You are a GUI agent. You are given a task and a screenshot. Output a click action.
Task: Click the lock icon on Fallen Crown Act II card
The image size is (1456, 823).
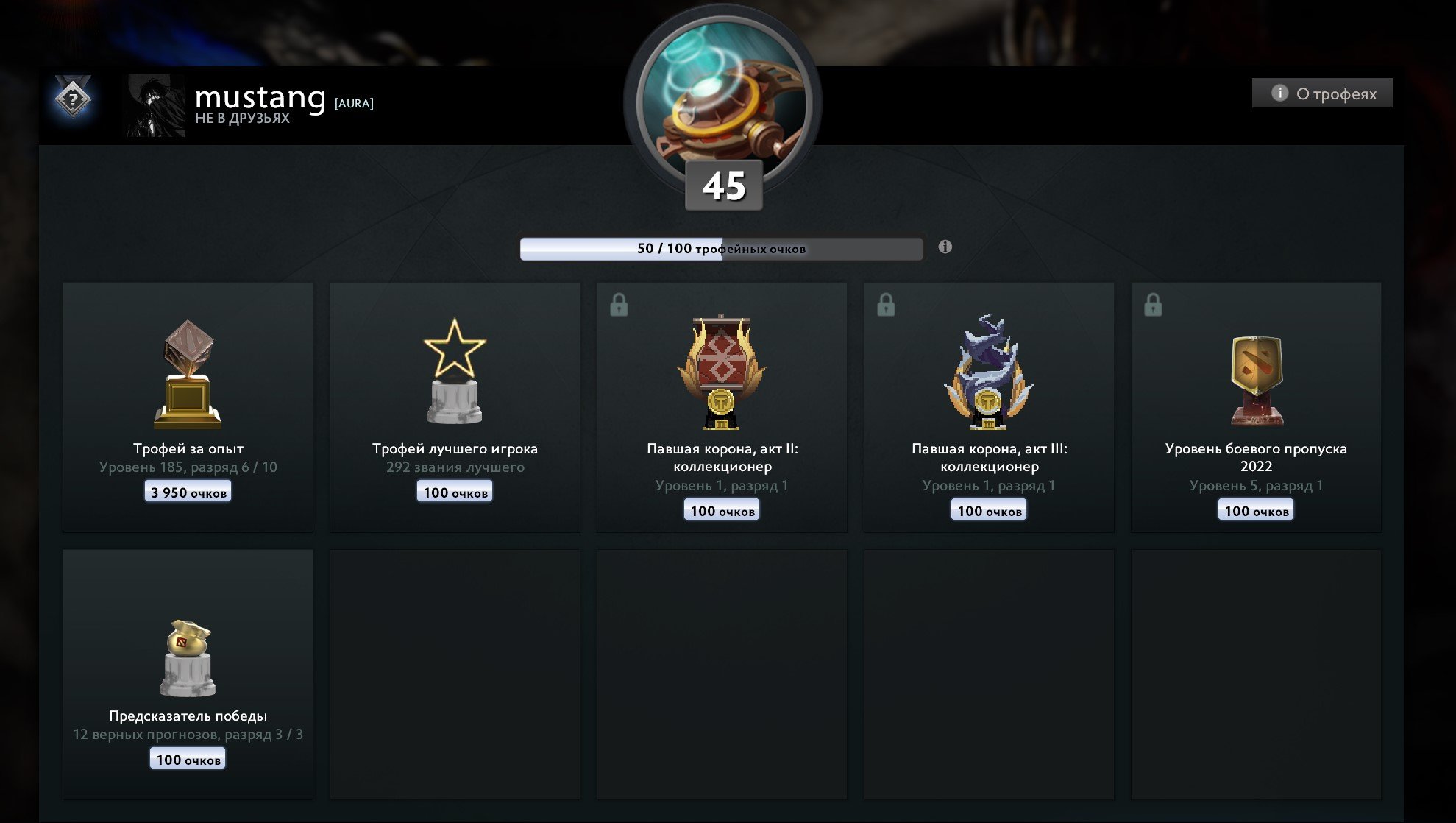pos(620,304)
